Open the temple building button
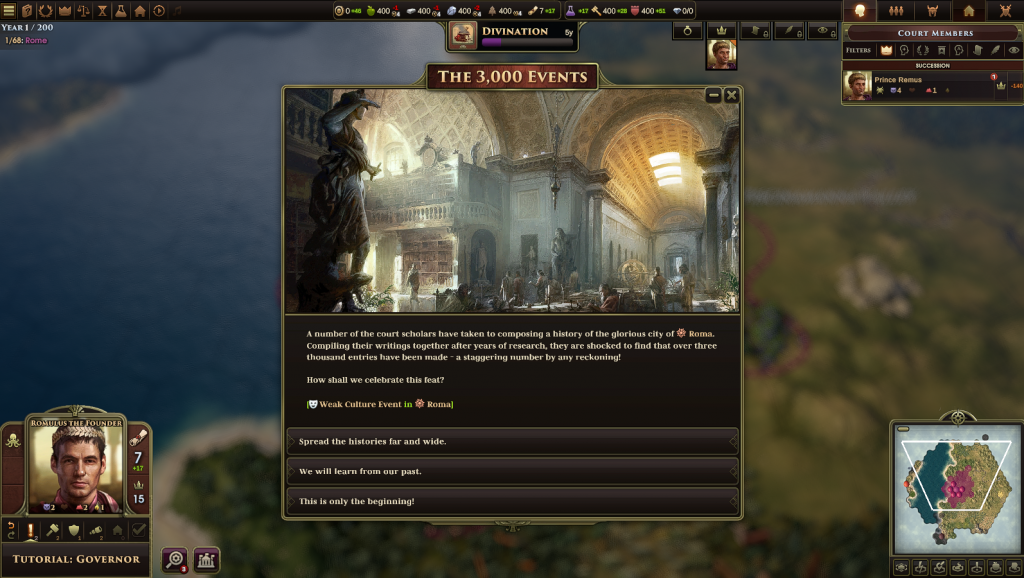Screen dimensions: 1024x578 click(207, 560)
